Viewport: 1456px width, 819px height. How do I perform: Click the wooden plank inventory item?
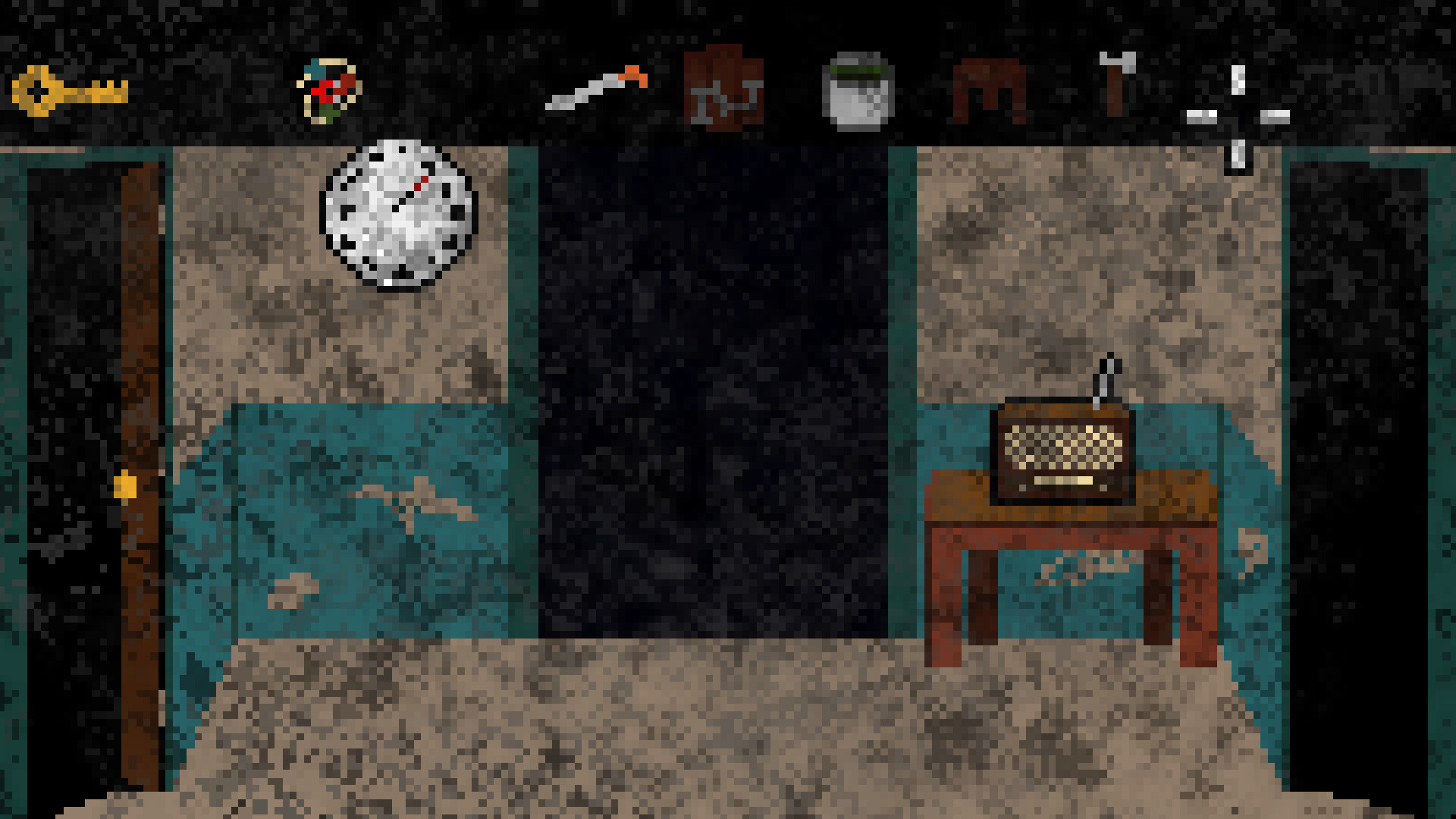pyautogui.click(x=723, y=91)
